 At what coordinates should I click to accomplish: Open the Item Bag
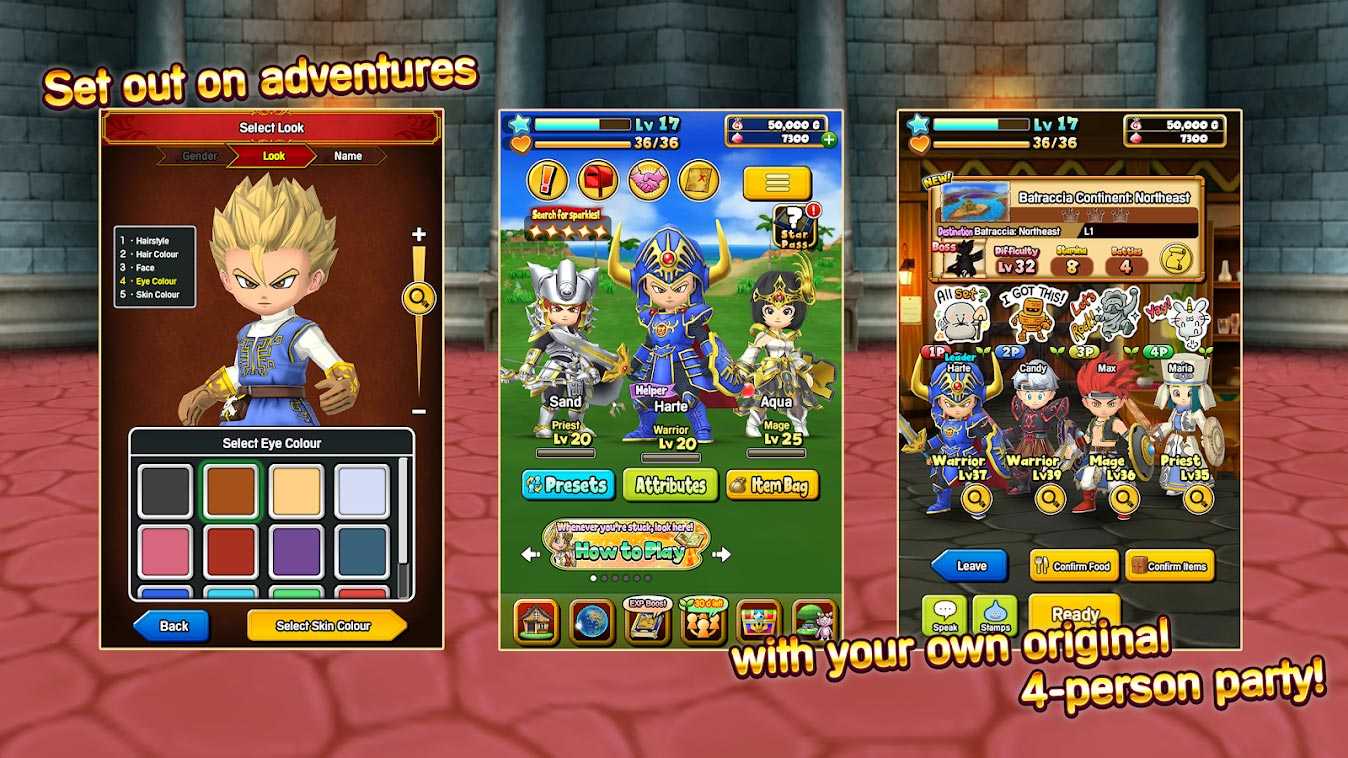click(x=772, y=485)
